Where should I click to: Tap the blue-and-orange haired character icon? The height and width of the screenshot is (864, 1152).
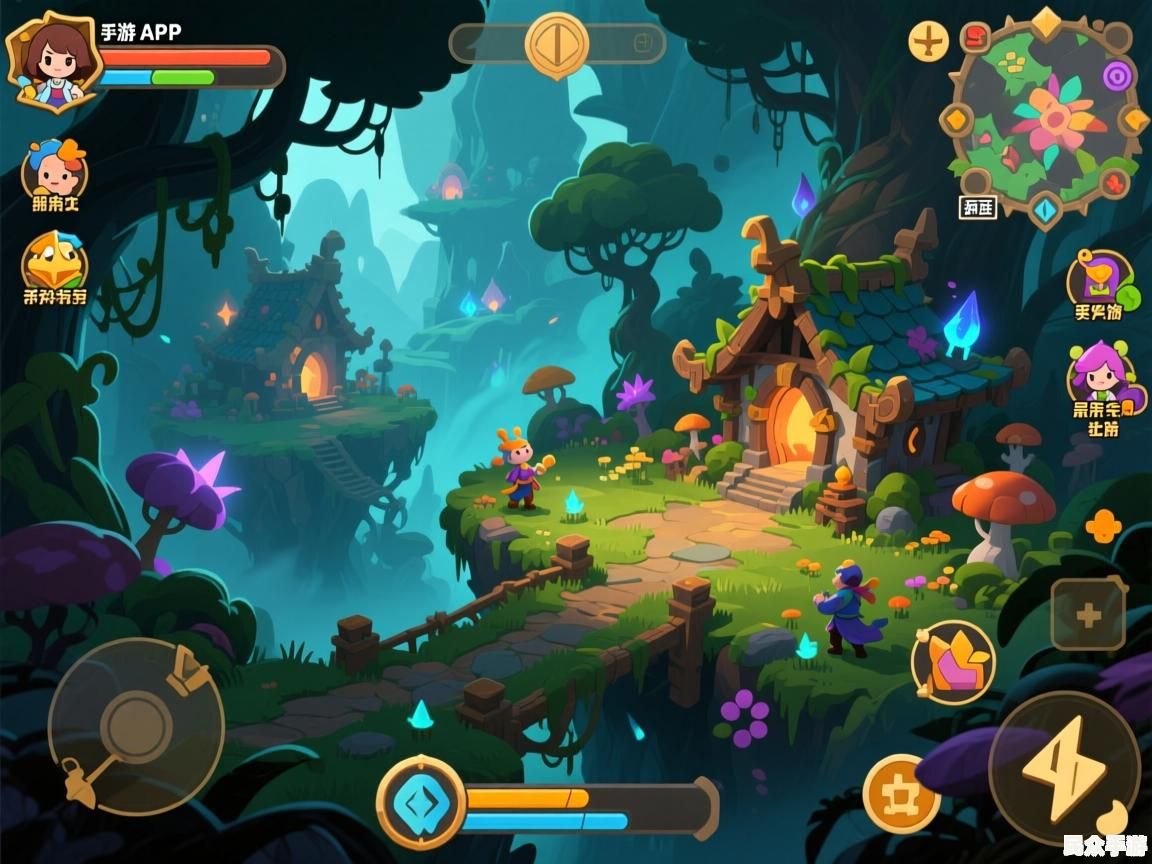click(55, 170)
